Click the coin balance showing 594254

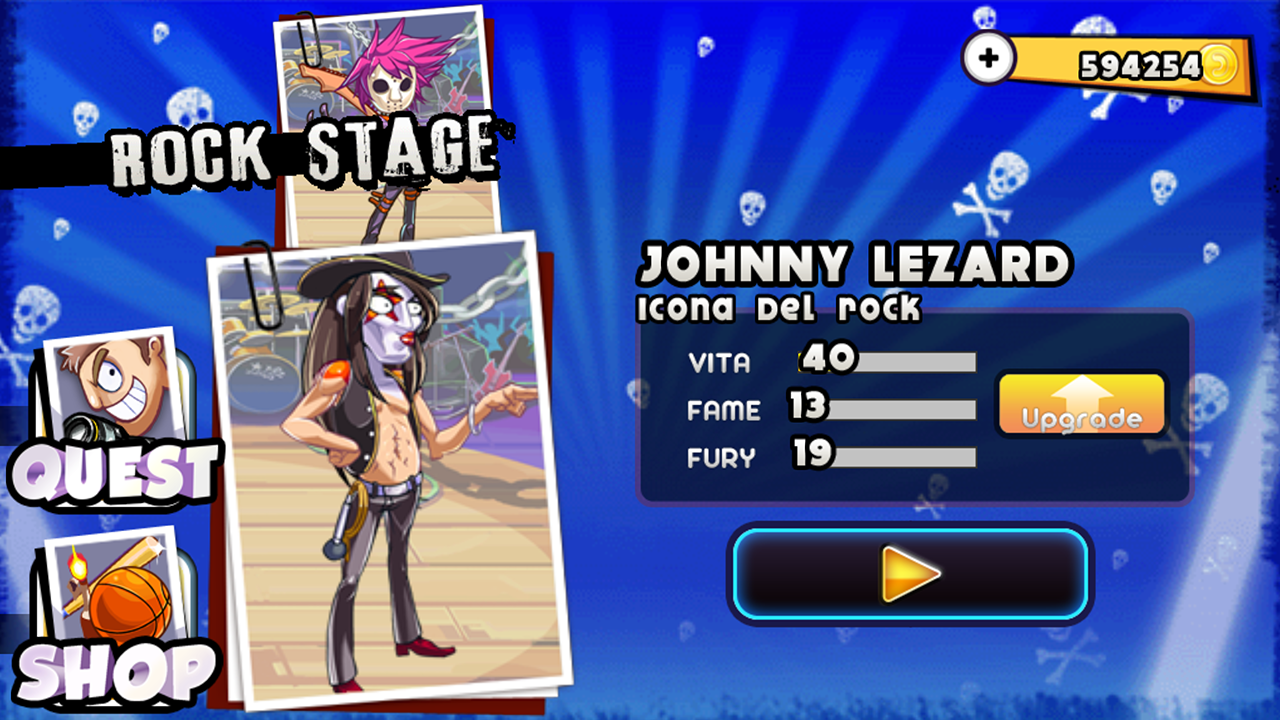1138,66
